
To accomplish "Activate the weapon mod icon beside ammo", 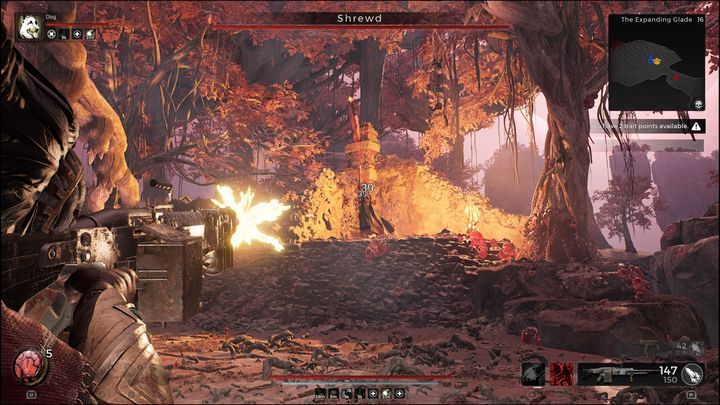I will coord(693,374).
